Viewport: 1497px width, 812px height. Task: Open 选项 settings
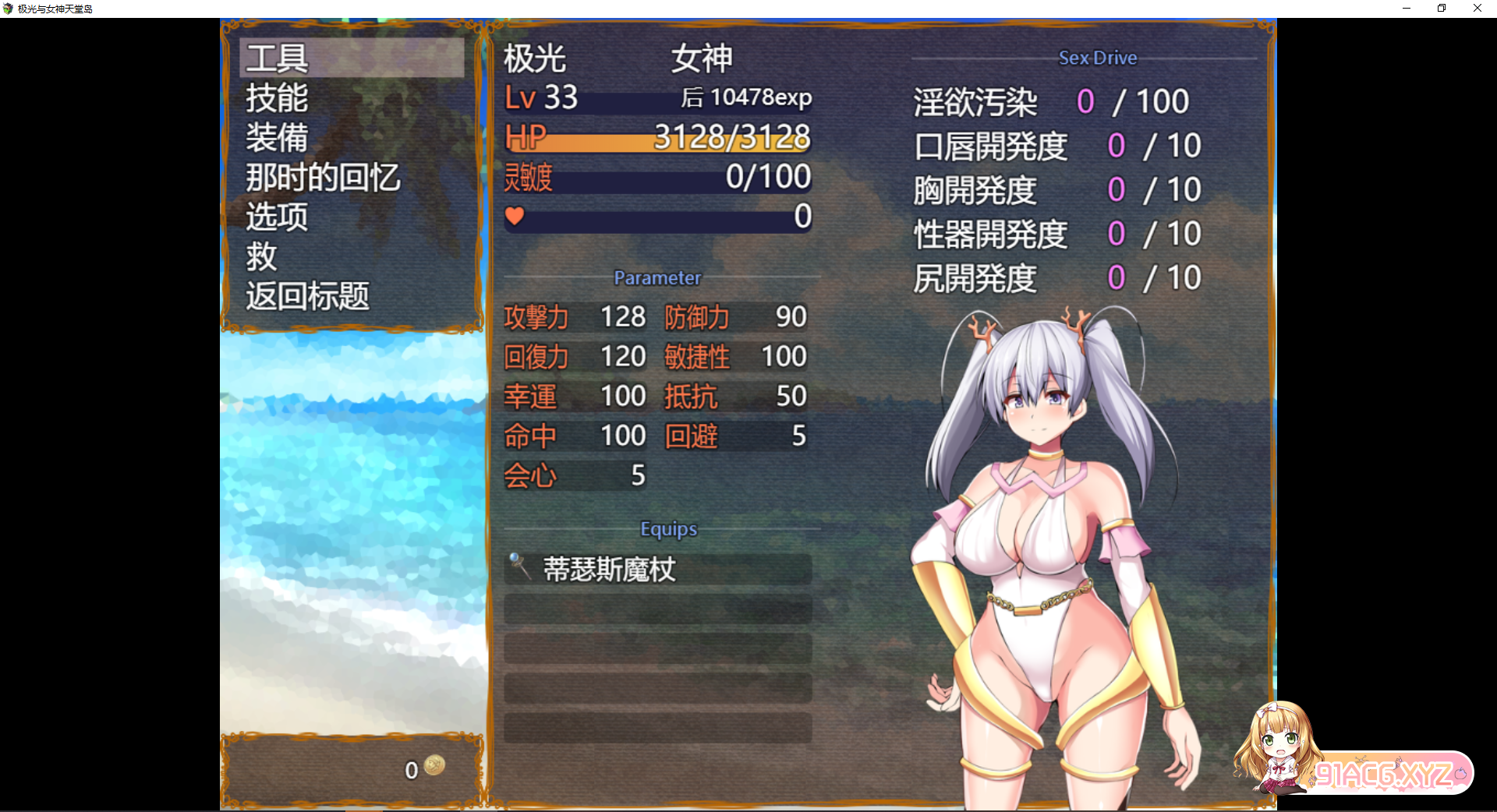(274, 217)
